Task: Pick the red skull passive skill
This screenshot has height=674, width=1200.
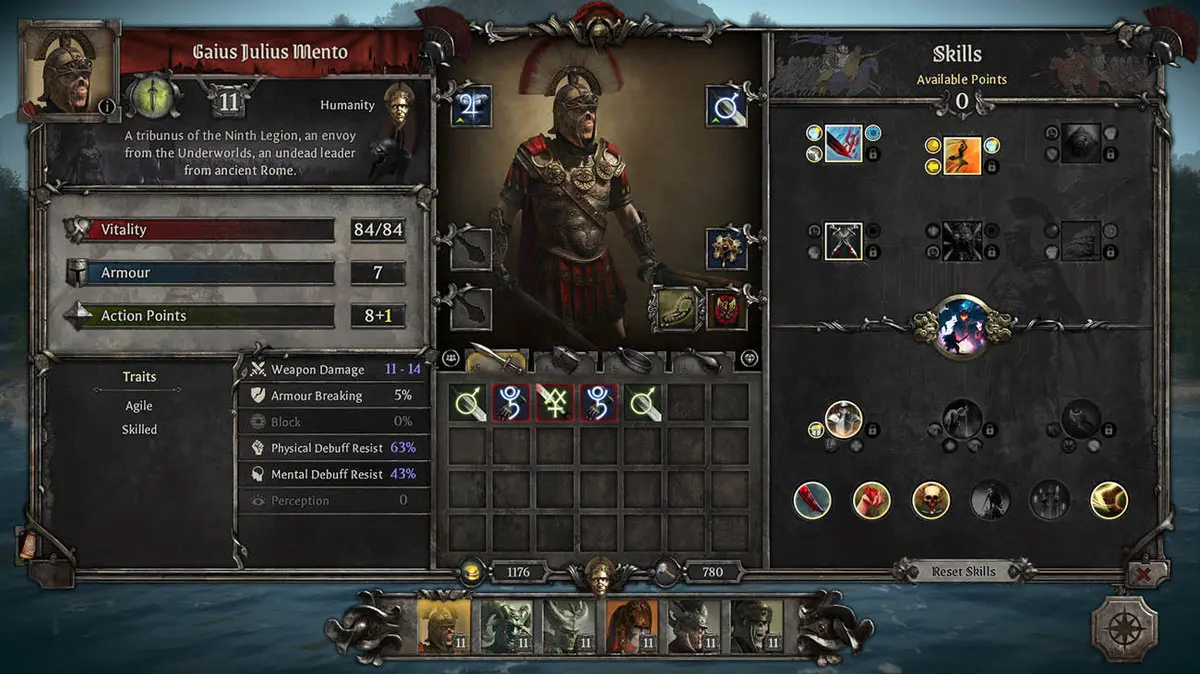Action: click(931, 499)
